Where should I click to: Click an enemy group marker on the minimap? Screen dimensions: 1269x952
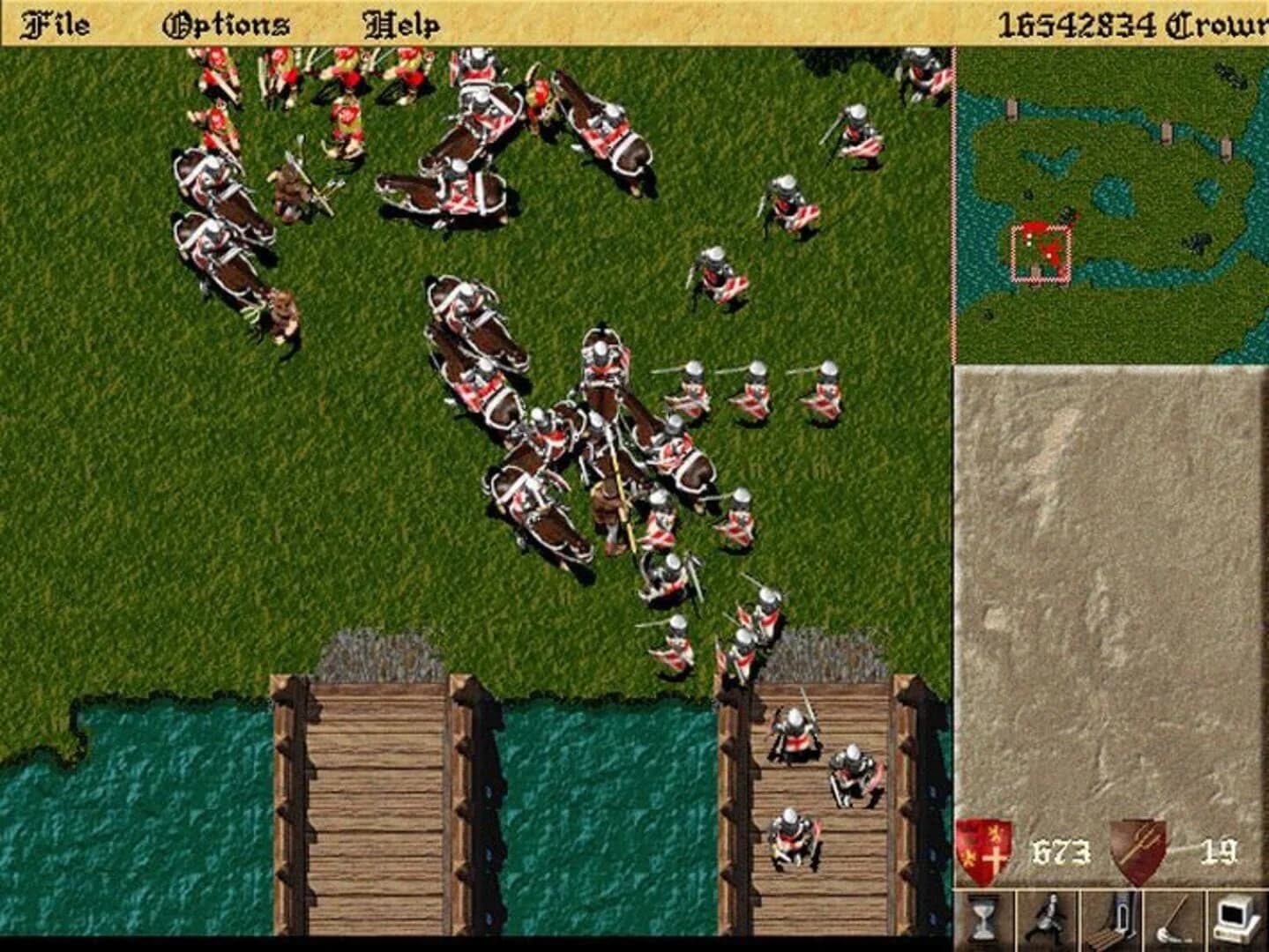[x=1198, y=244]
